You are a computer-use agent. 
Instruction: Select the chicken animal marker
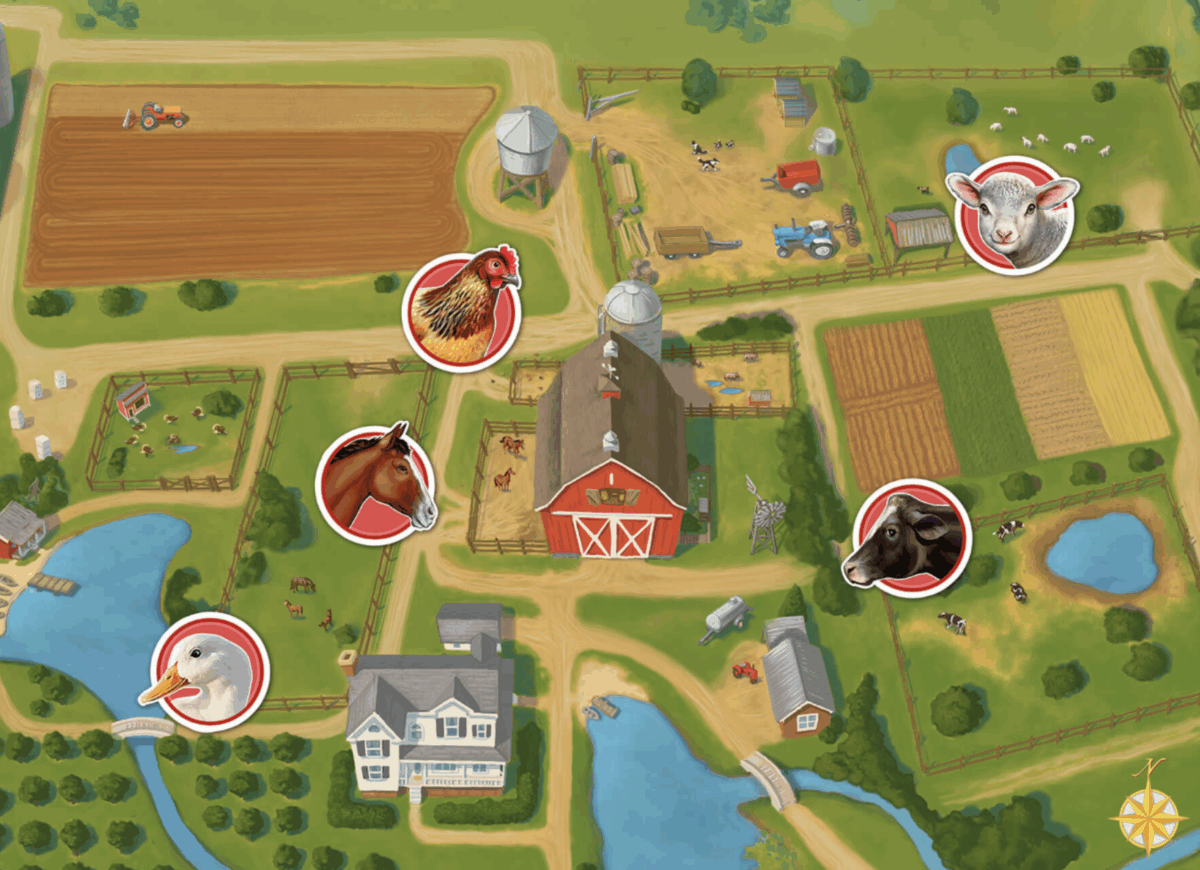(461, 310)
